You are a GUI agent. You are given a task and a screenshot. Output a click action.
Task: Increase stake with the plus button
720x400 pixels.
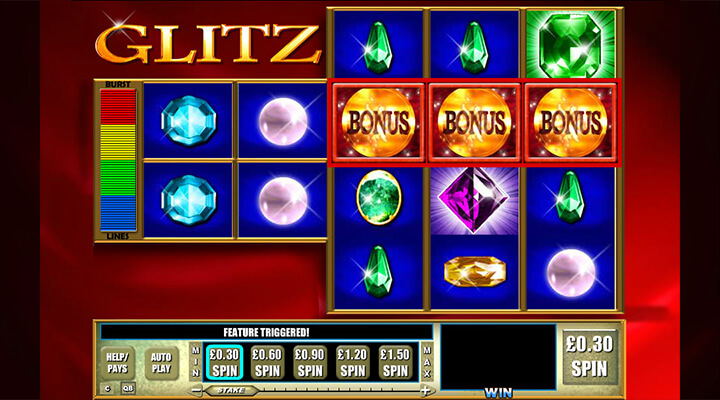(x=426, y=390)
